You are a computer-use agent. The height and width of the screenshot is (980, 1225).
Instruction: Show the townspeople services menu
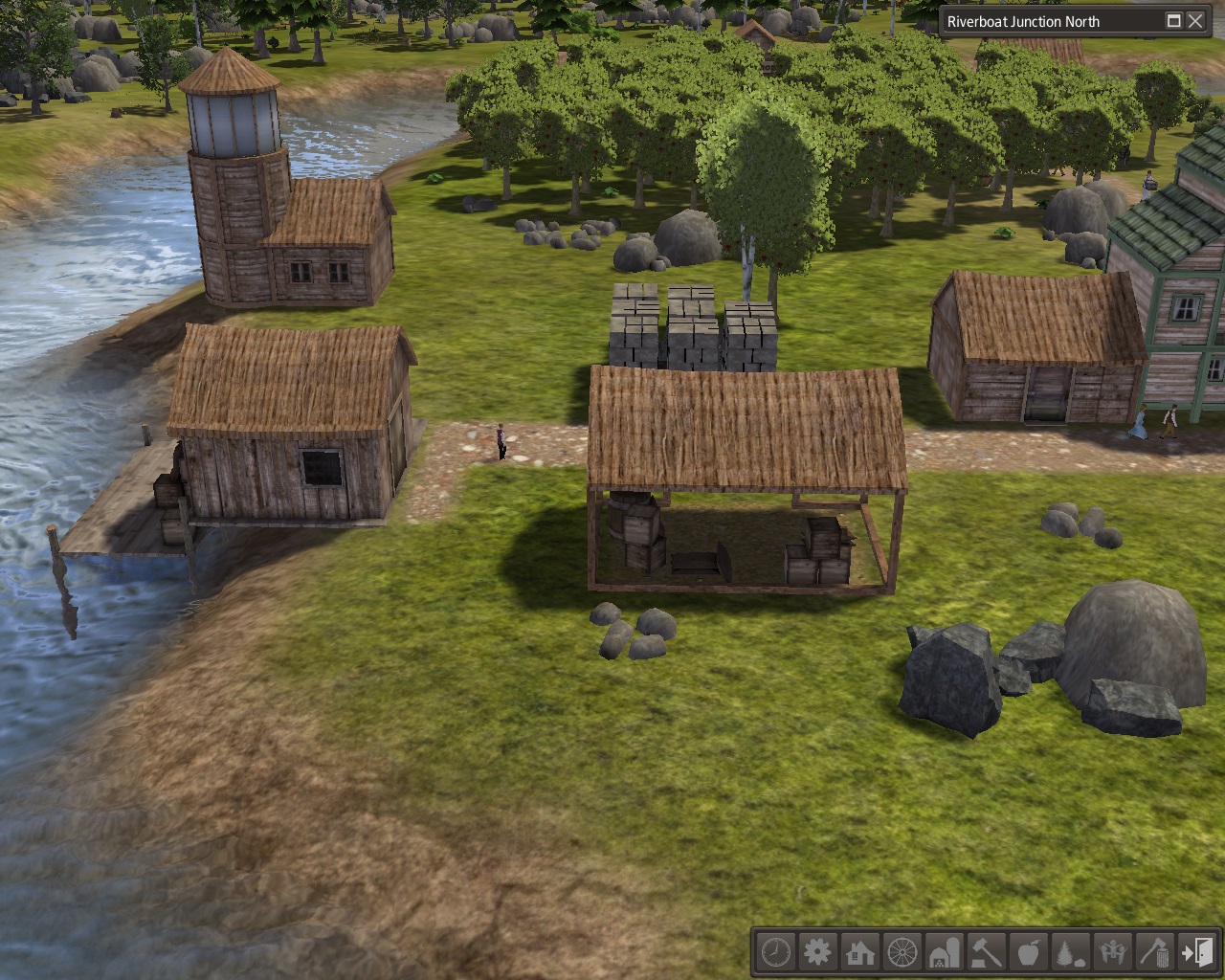click(x=1112, y=953)
